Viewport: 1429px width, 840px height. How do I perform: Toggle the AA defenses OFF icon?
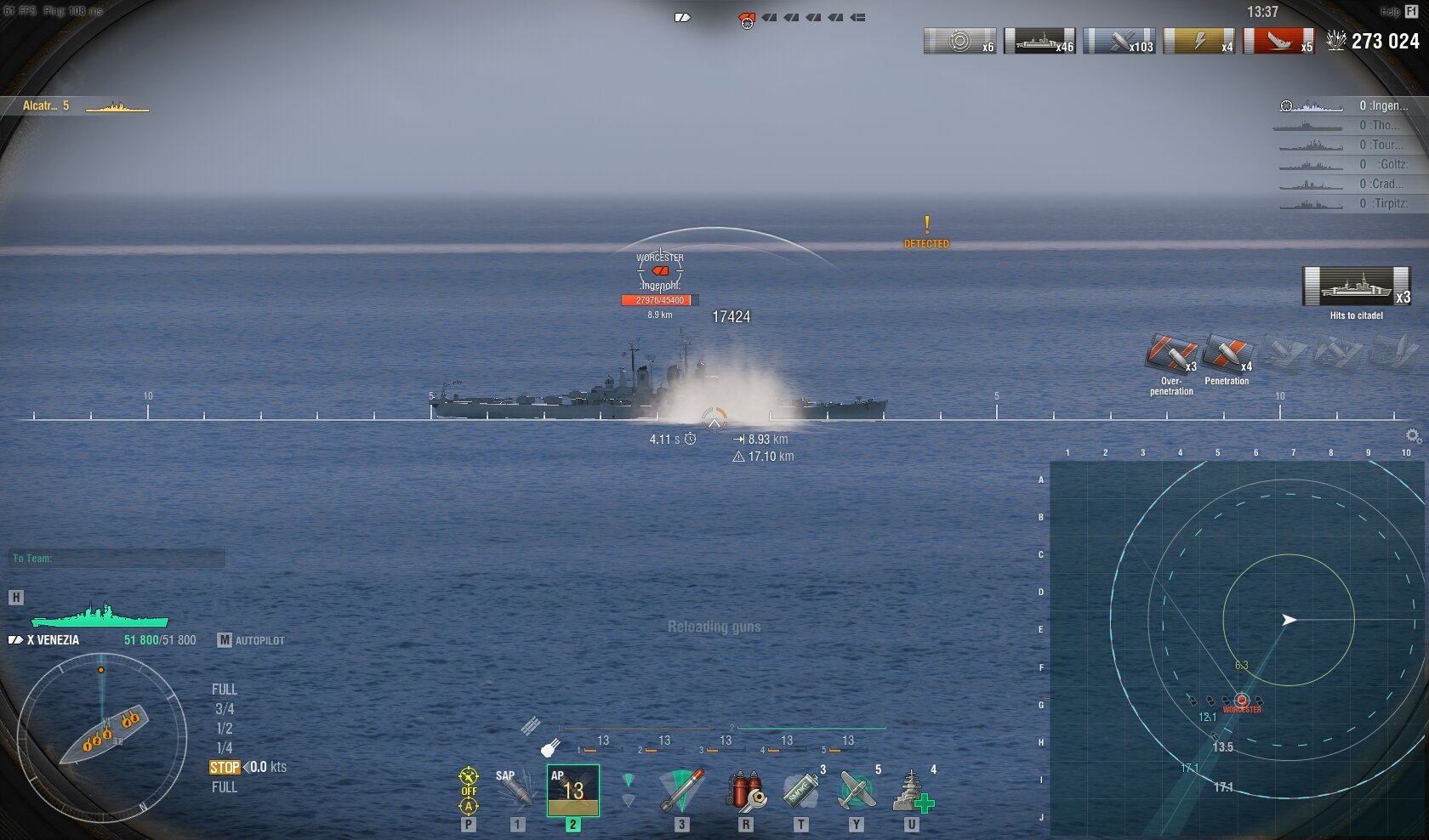tap(469, 791)
